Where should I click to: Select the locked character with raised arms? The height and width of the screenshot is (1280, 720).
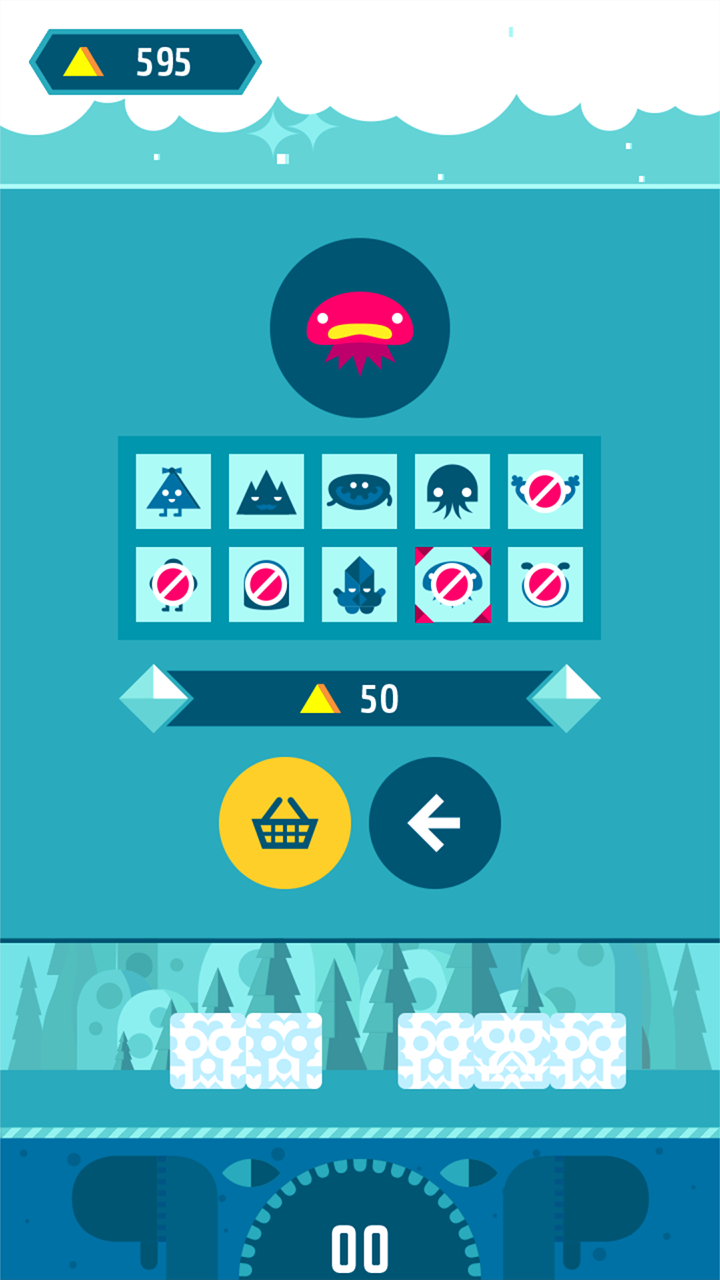tap(545, 491)
